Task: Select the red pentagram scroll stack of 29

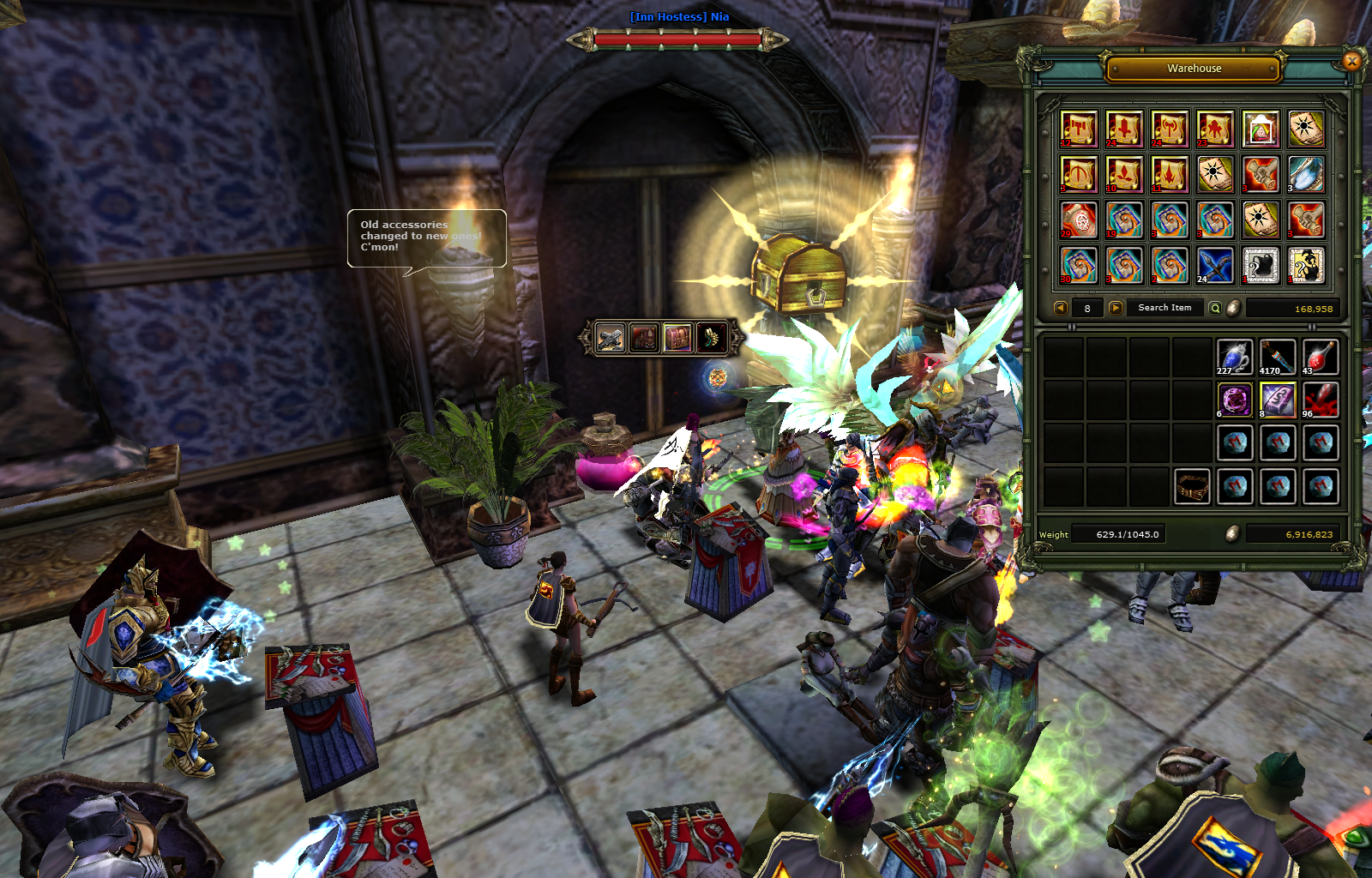Action: 1079,219
